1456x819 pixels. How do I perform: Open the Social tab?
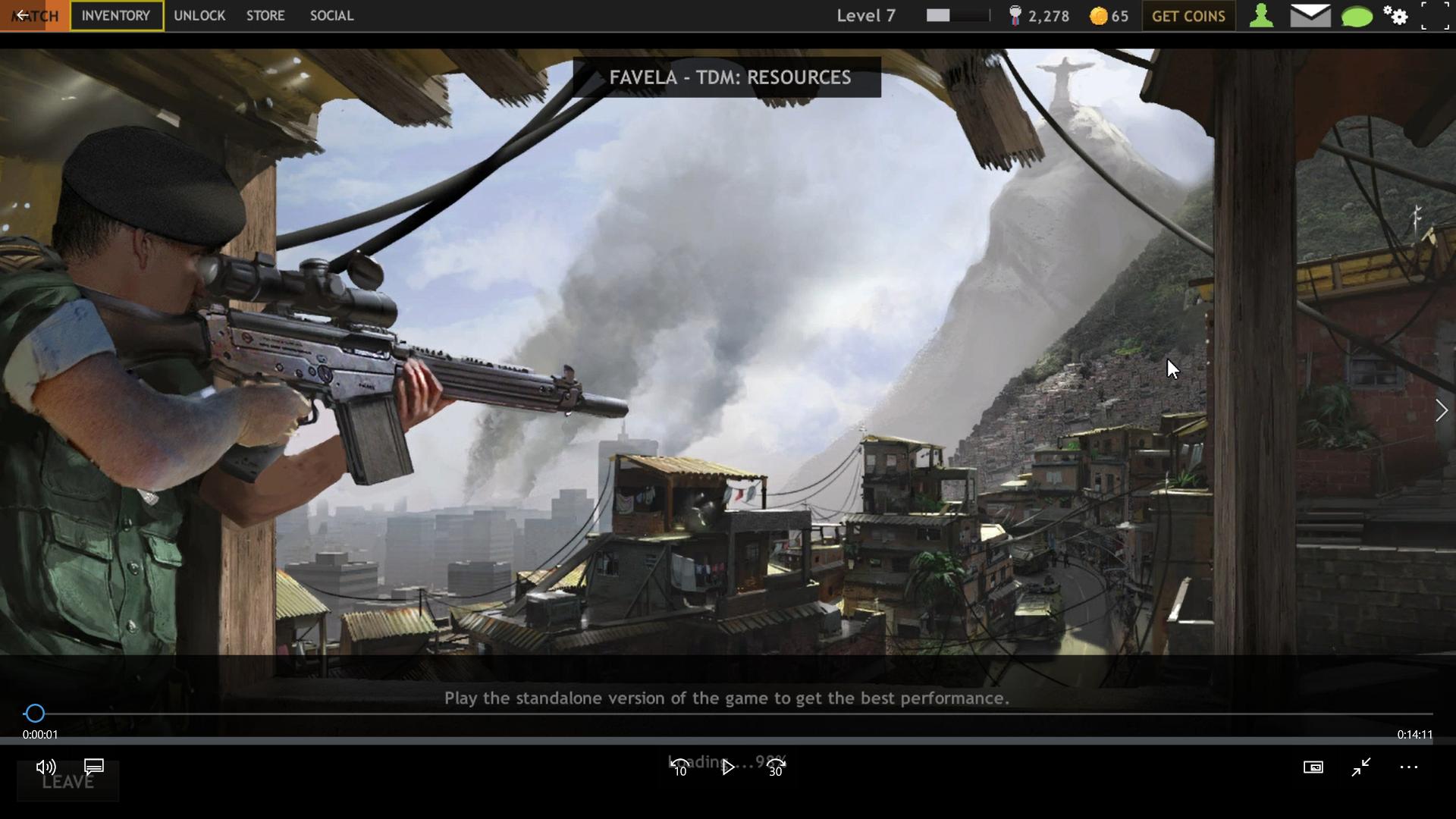point(331,16)
